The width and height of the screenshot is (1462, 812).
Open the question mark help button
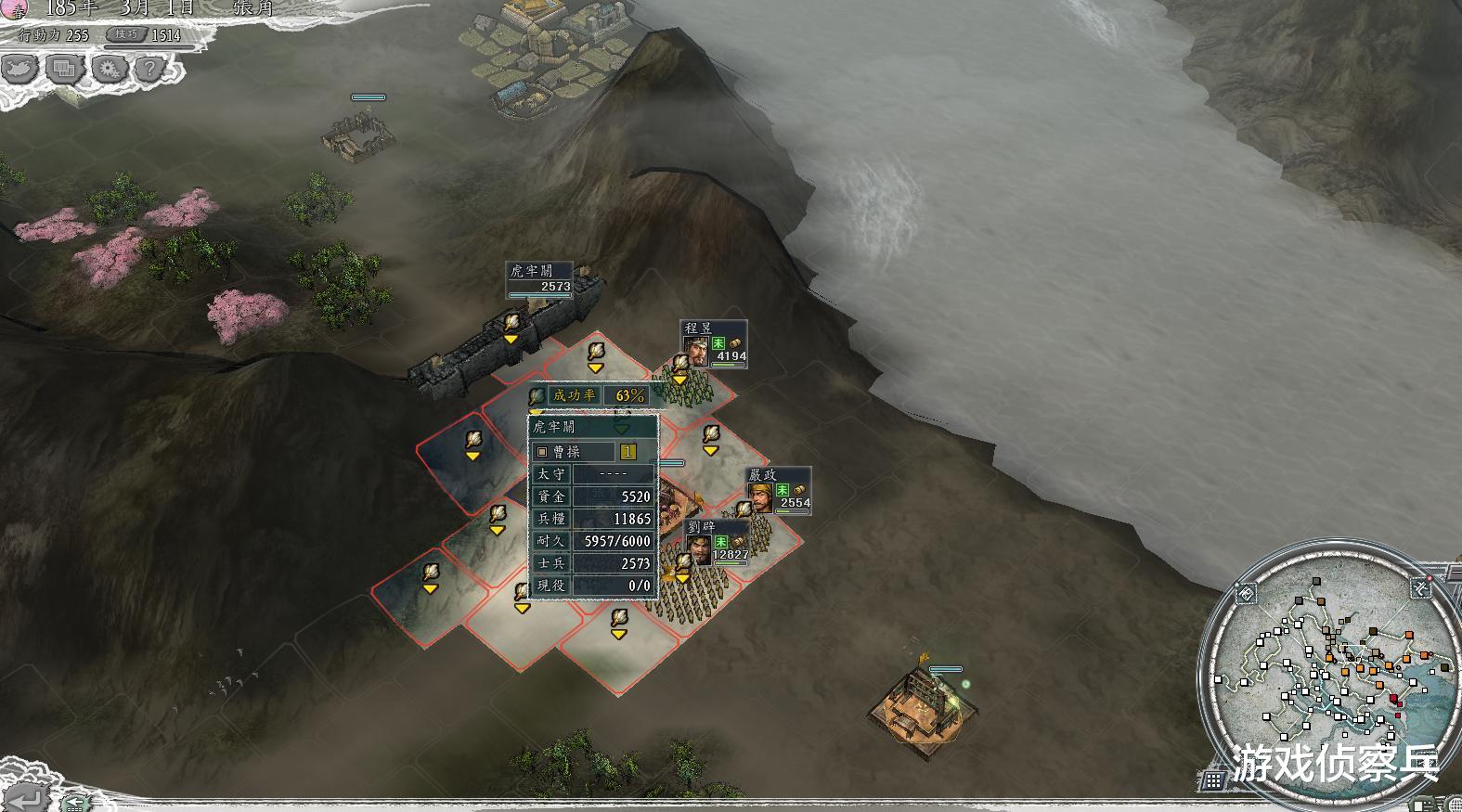[150, 68]
